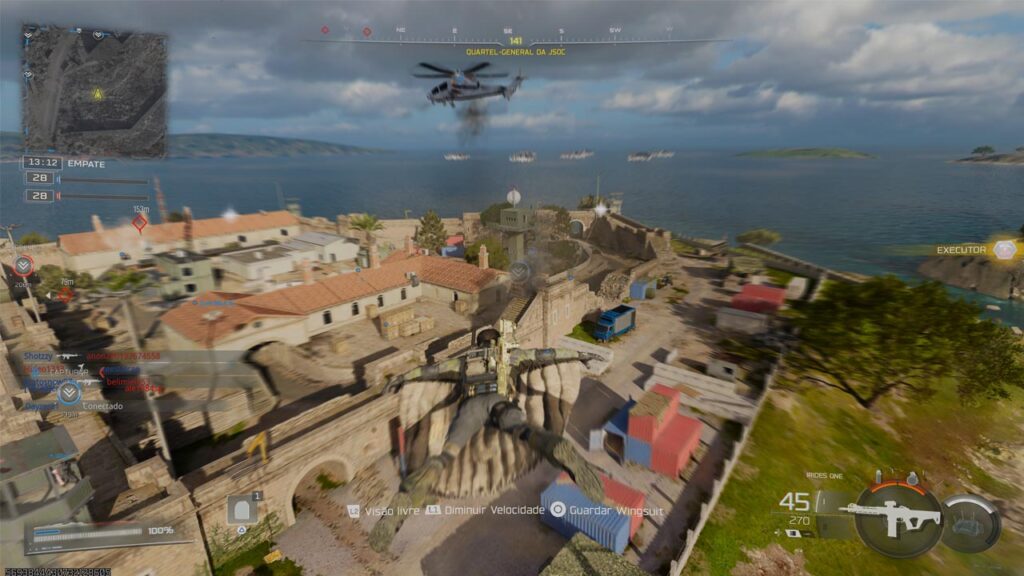1024x576 pixels.
Task: Click the red-ringed objective chevron marker
Action: click(x=23, y=265)
